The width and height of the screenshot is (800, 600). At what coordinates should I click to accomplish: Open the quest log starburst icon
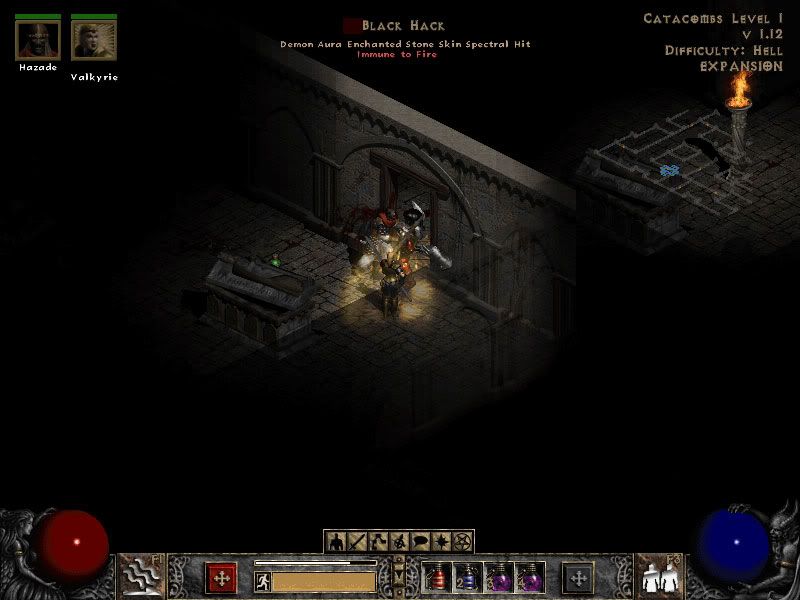tap(441, 541)
